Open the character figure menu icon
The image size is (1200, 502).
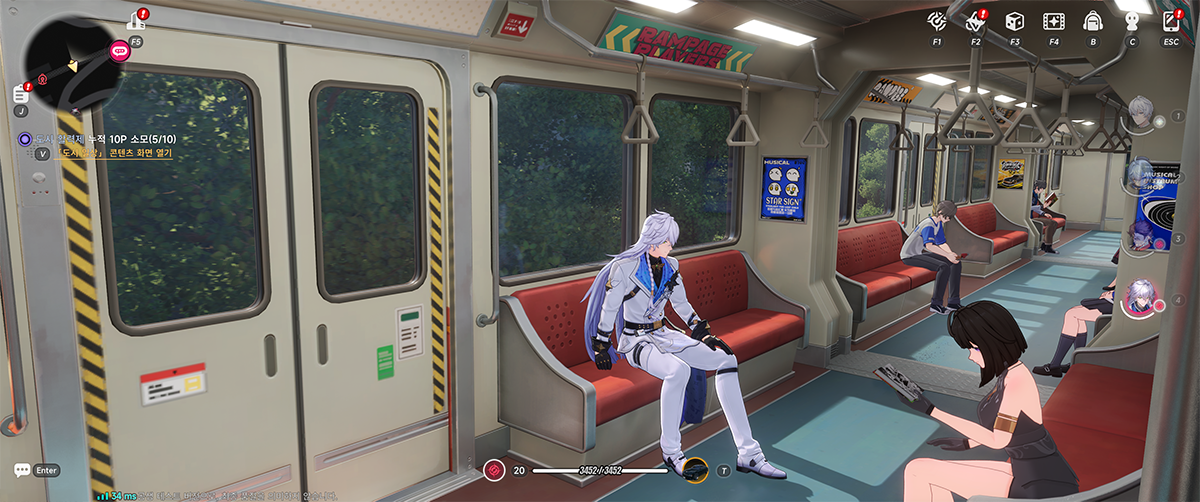coord(1132,22)
